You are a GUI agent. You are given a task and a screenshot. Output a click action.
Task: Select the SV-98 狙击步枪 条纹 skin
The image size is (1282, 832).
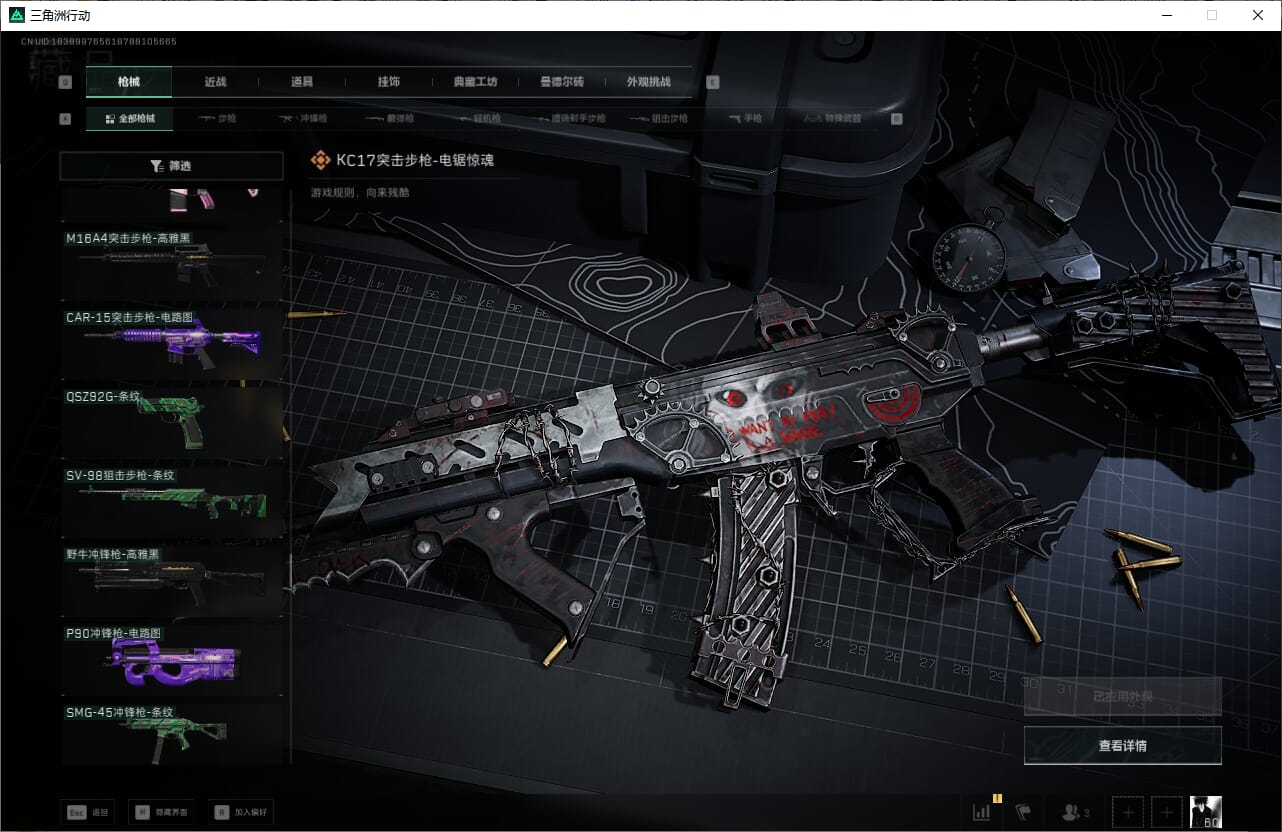click(x=174, y=500)
